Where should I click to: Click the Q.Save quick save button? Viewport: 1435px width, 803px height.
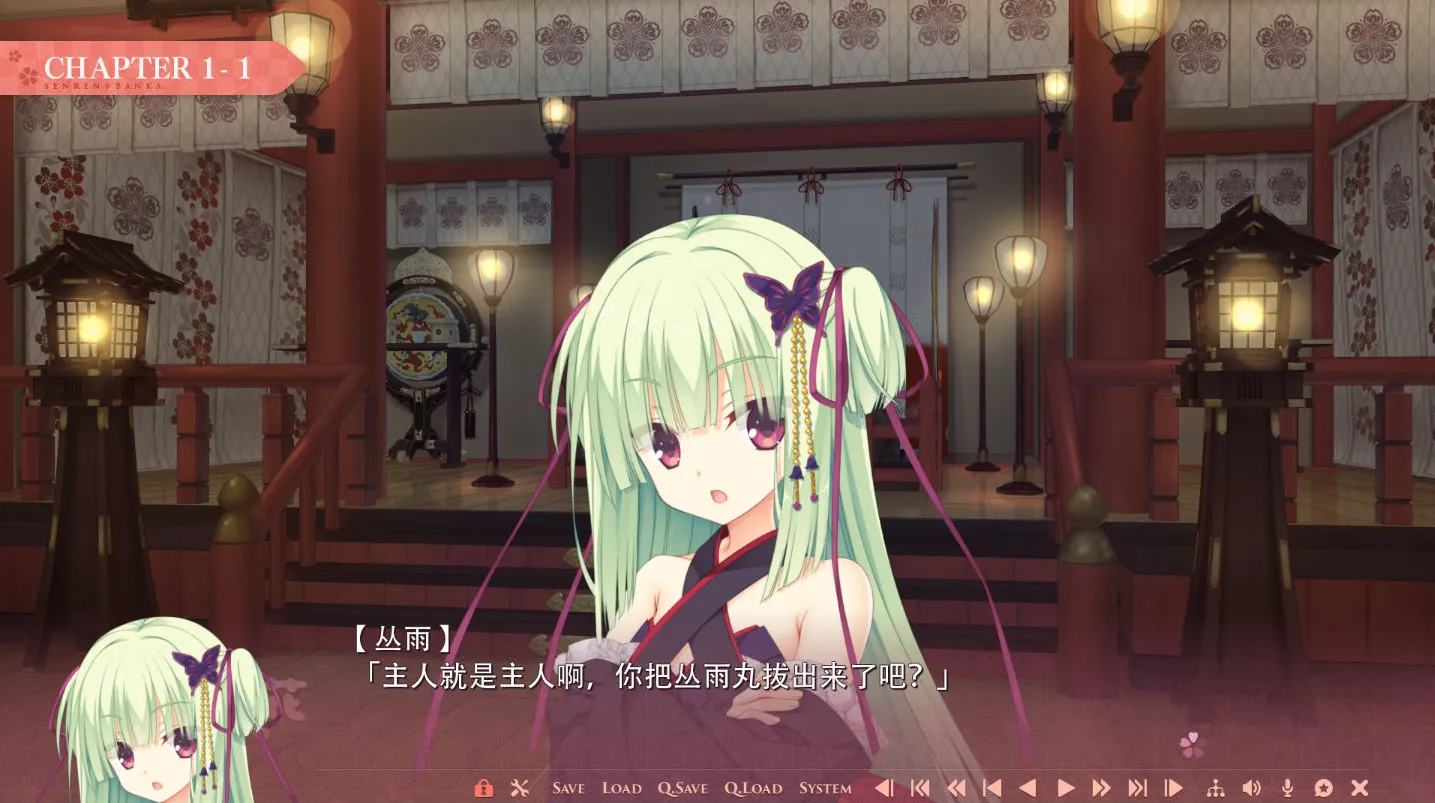pos(682,788)
